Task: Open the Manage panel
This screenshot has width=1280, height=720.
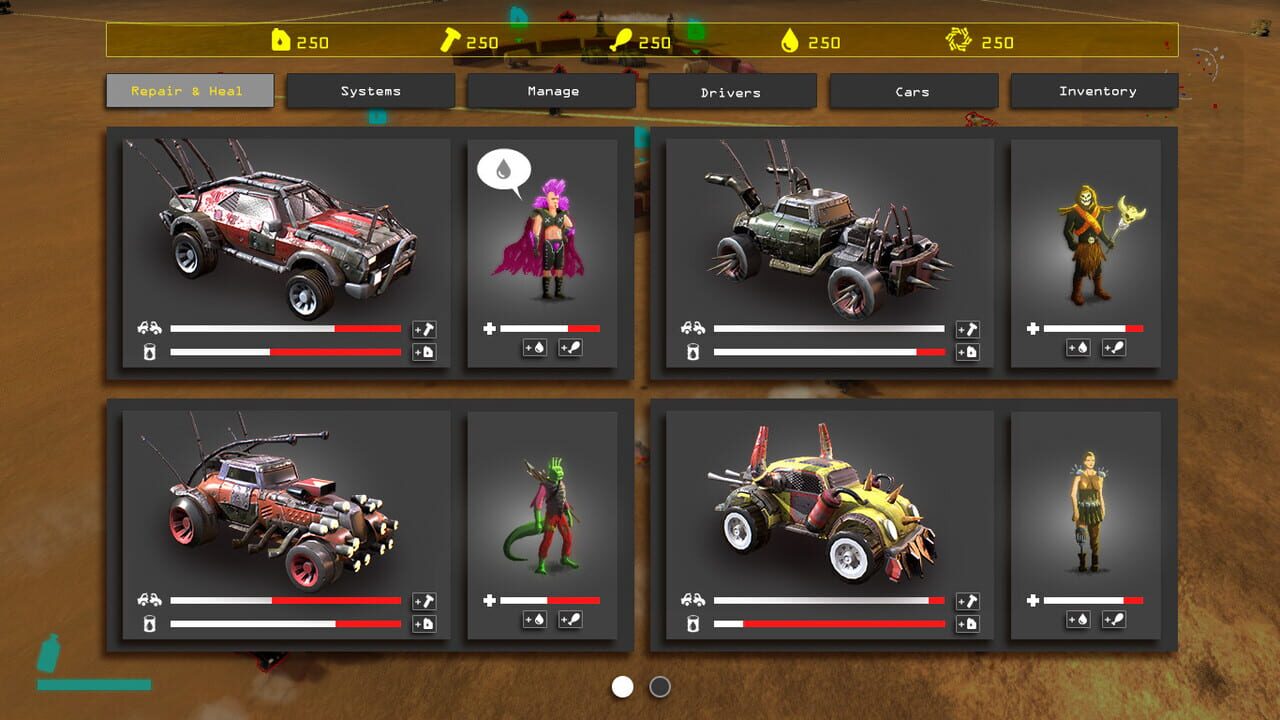Action: point(551,91)
